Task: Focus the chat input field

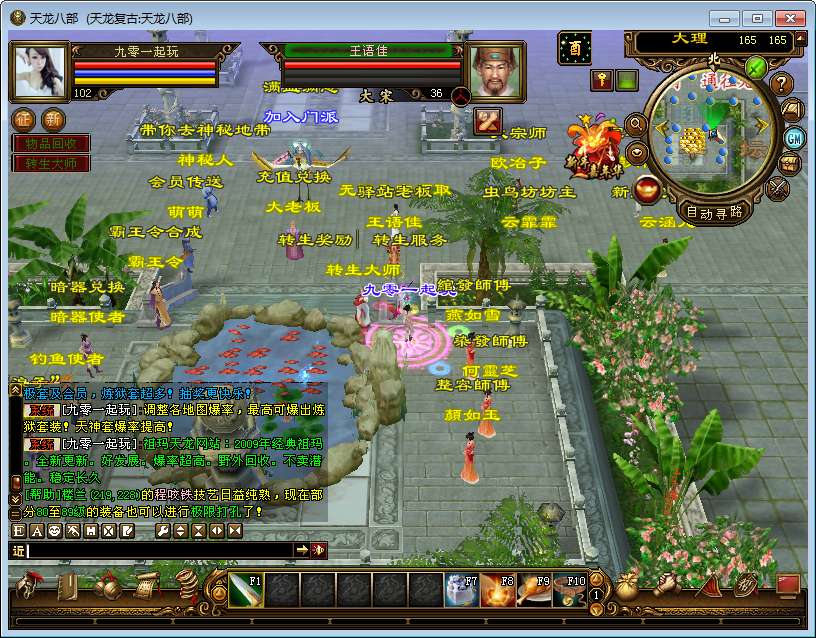Action: (x=160, y=550)
